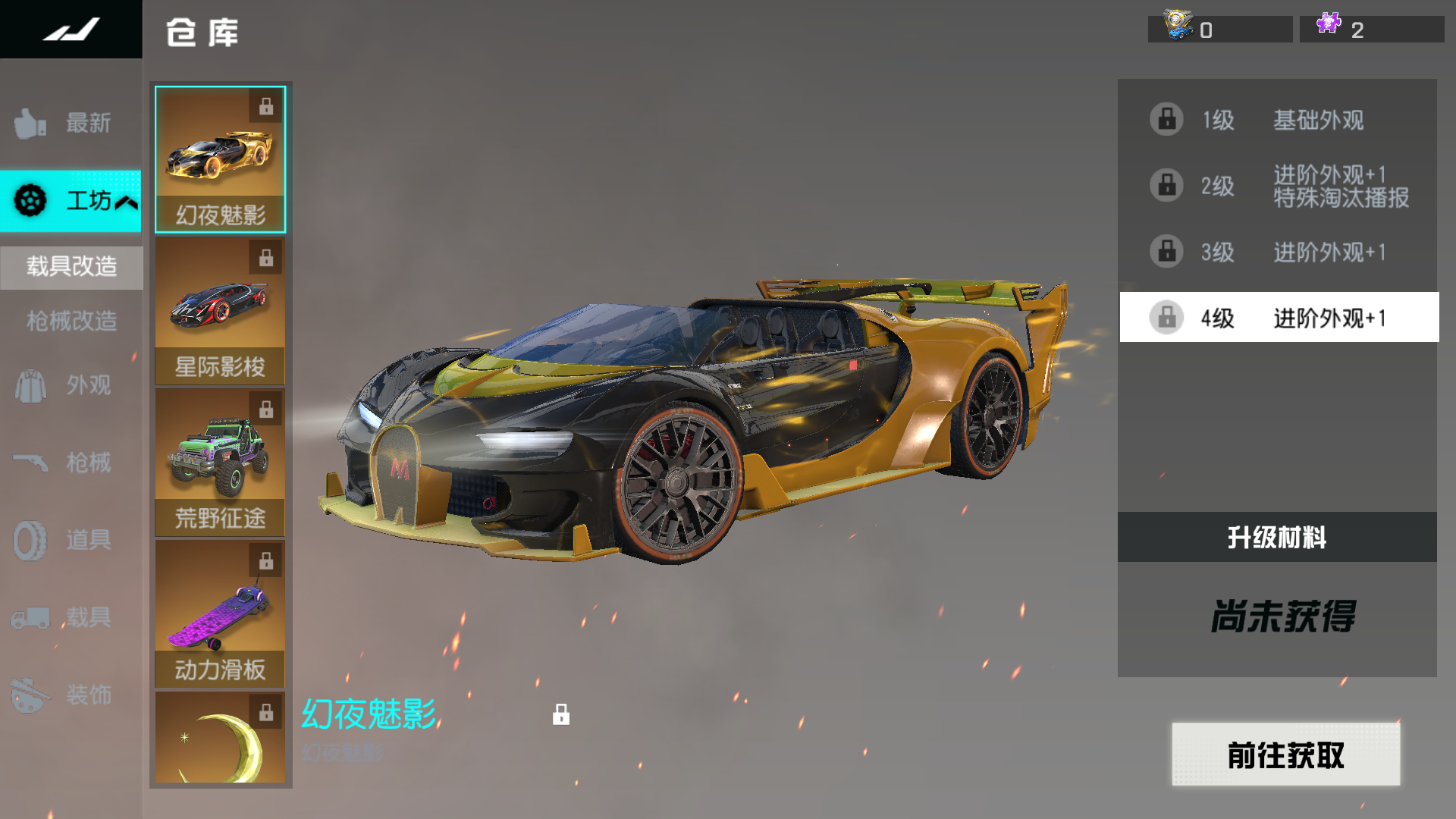Choose the crescent moon item thumbnail

220,739
